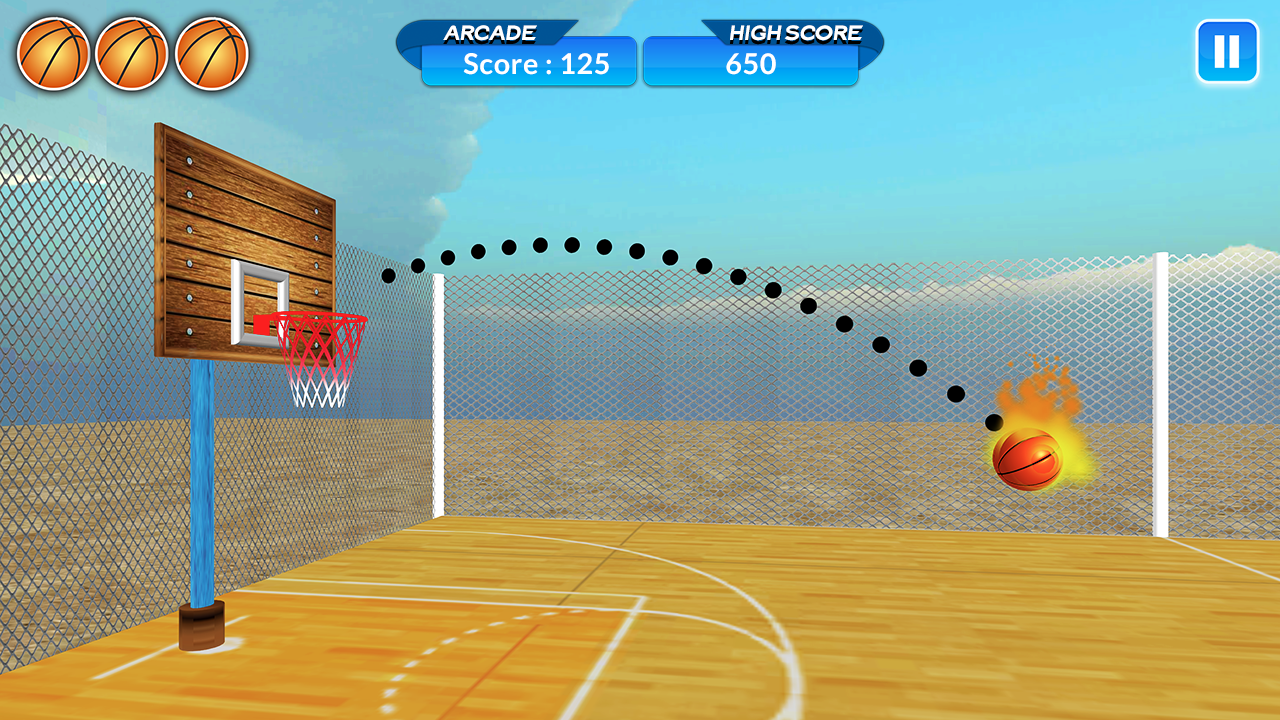Click the brown base of the hoop pole

click(202, 625)
